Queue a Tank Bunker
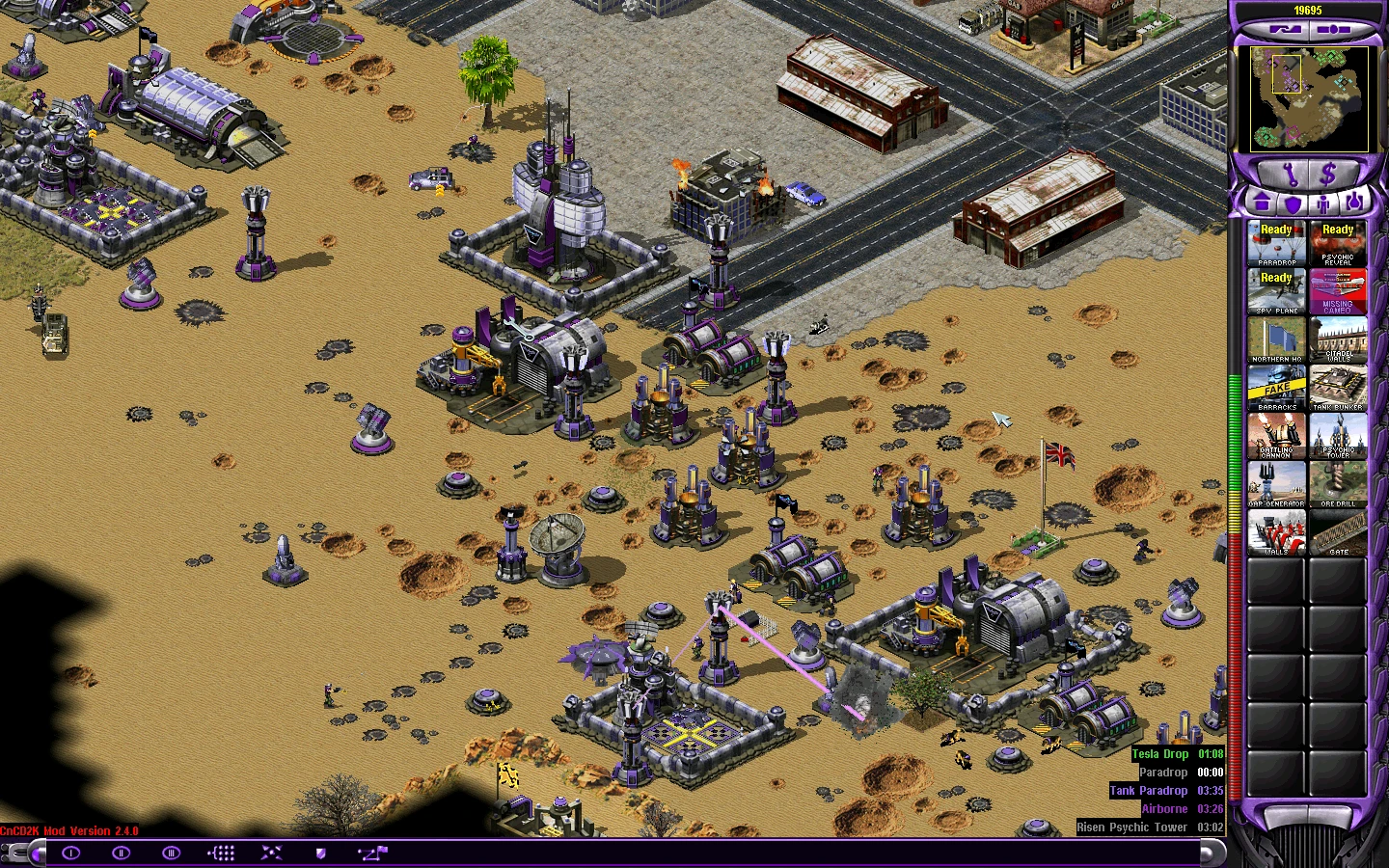The width and height of the screenshot is (1389, 868). point(1338,388)
